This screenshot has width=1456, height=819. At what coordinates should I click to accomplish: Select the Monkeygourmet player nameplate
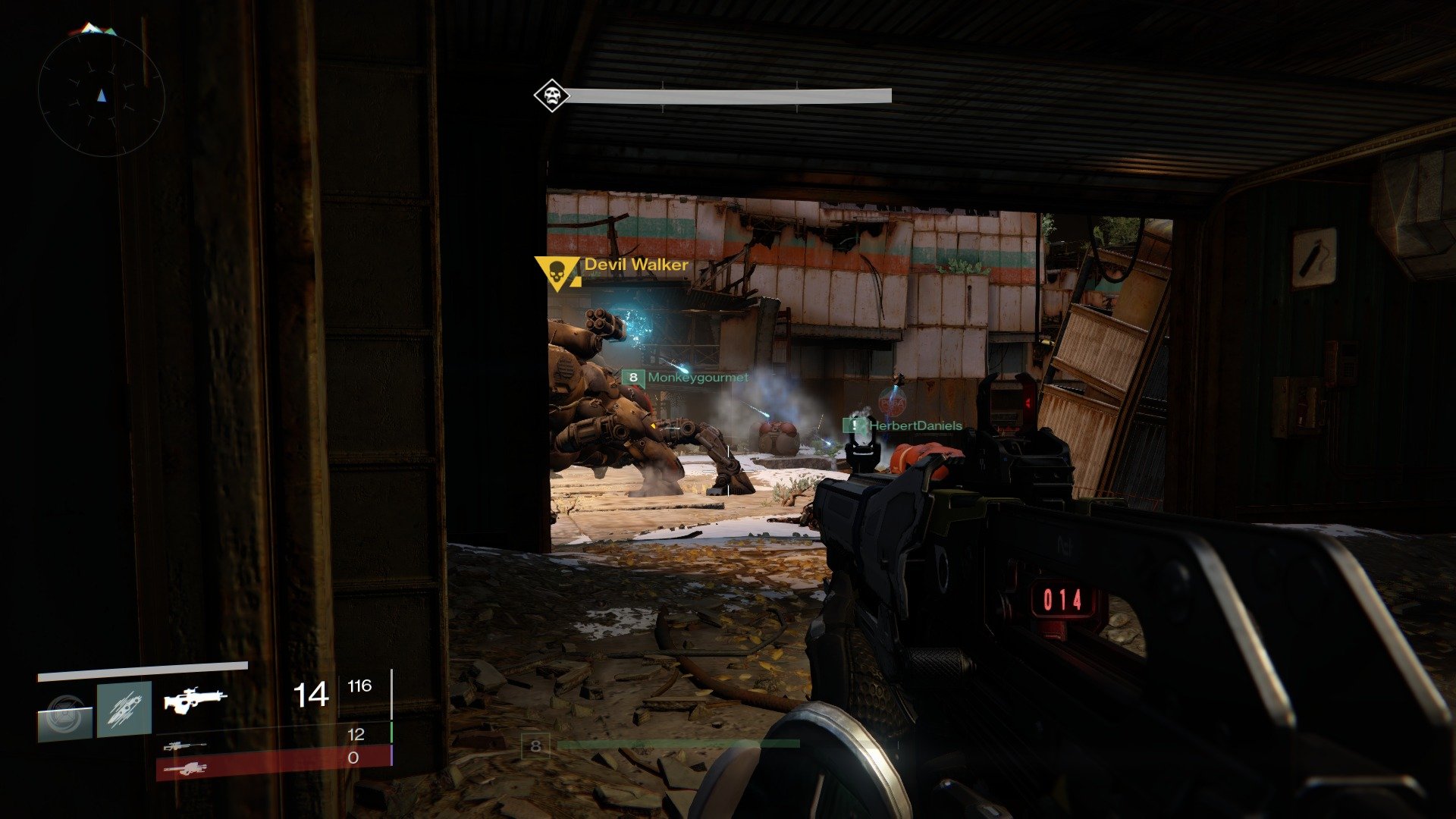[x=686, y=377]
